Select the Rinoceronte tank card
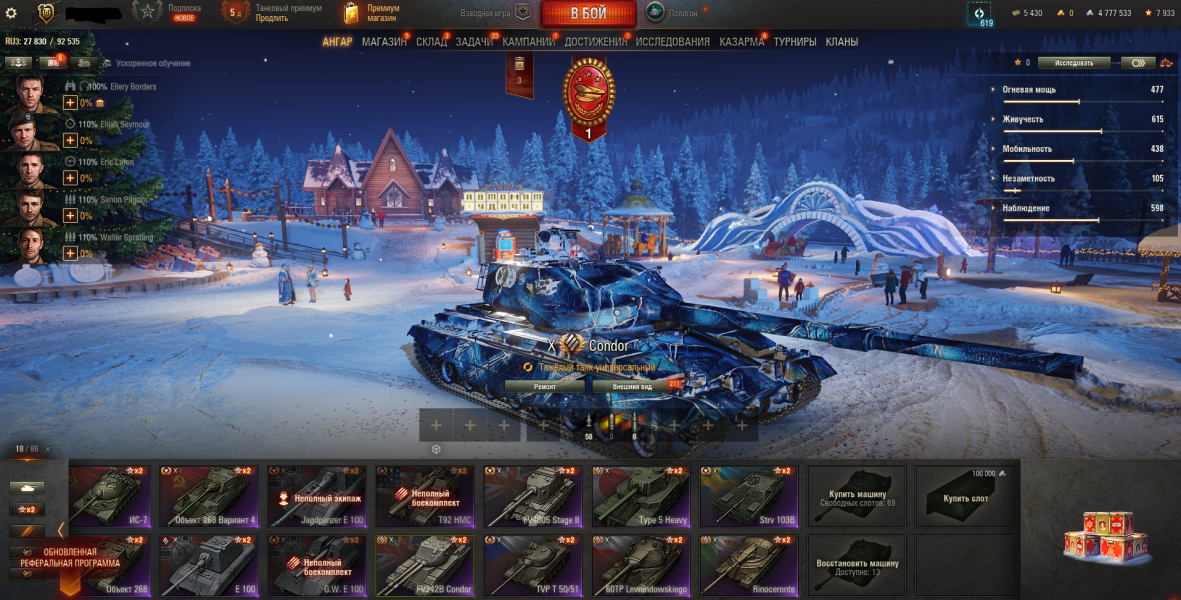This screenshot has width=1181, height=600. [x=749, y=566]
